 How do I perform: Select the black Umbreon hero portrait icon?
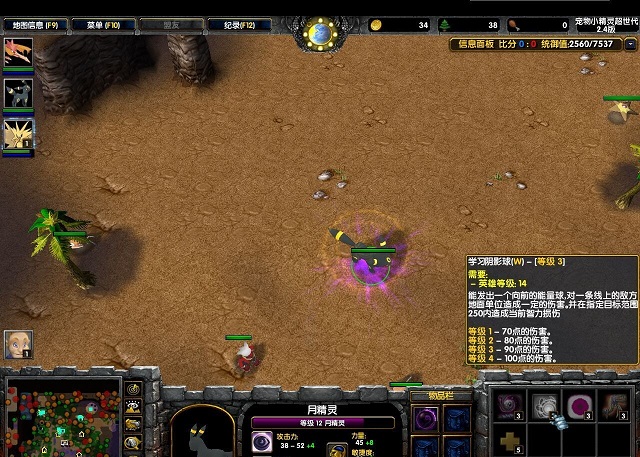[x=18, y=93]
